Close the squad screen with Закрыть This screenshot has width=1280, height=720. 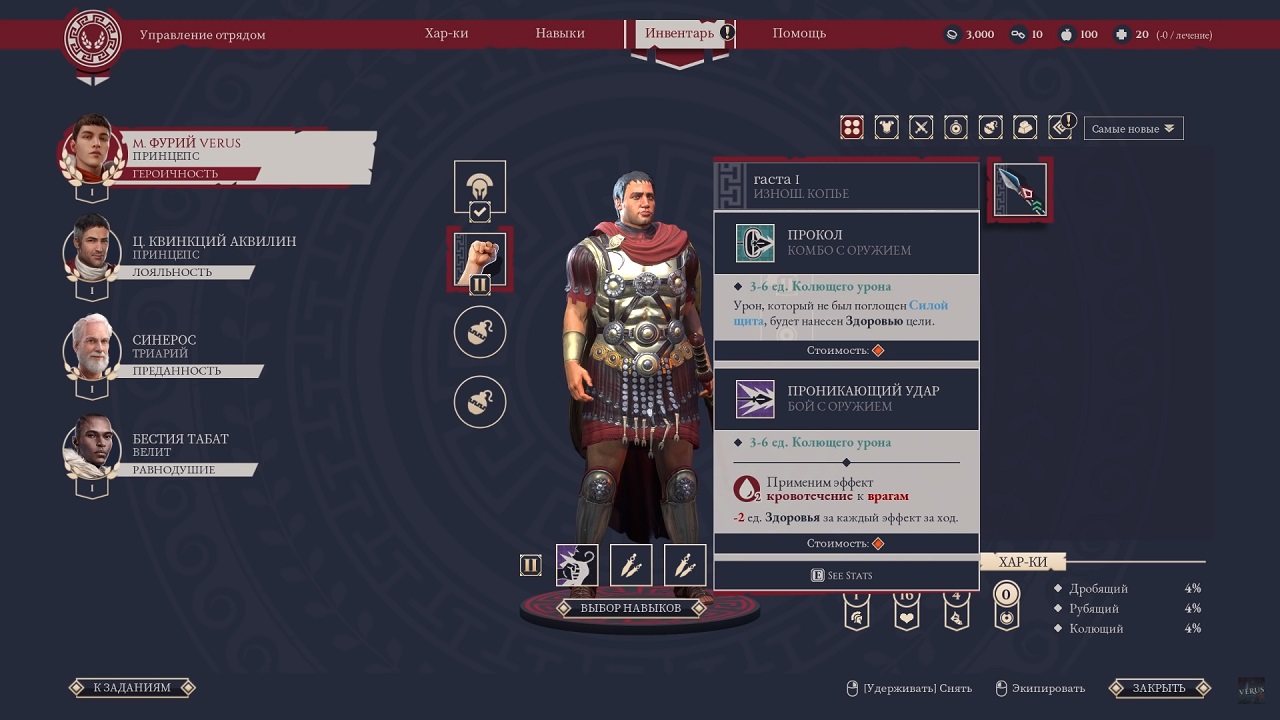pos(1159,688)
